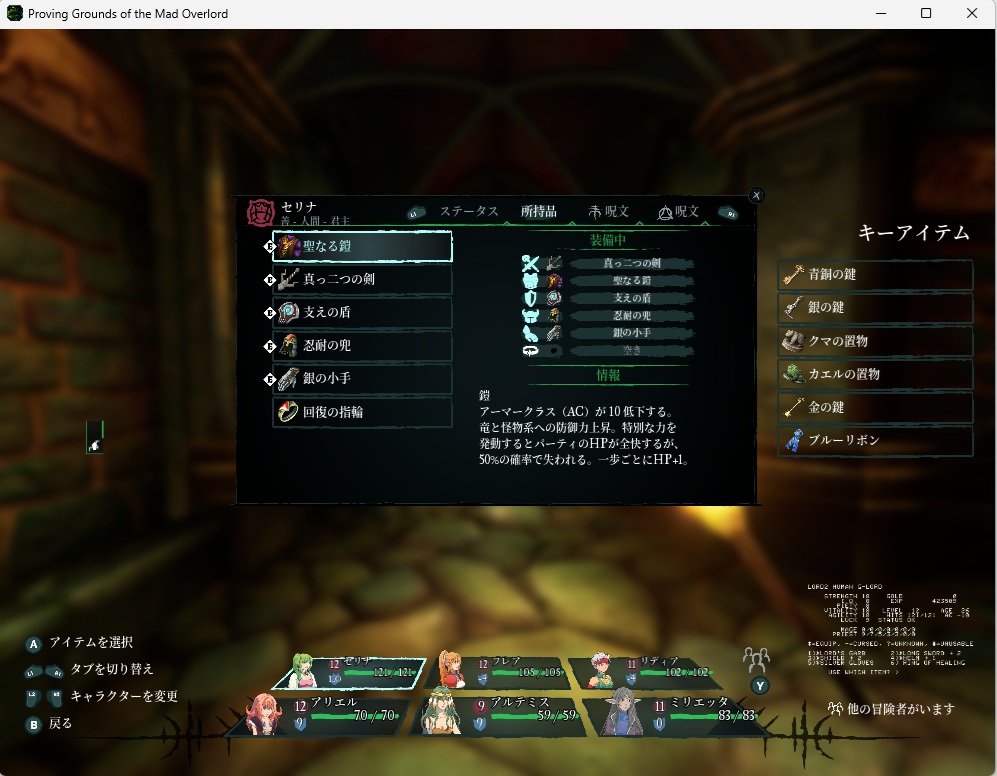Maximize the game window
The width and height of the screenshot is (997, 776).
coord(926,14)
